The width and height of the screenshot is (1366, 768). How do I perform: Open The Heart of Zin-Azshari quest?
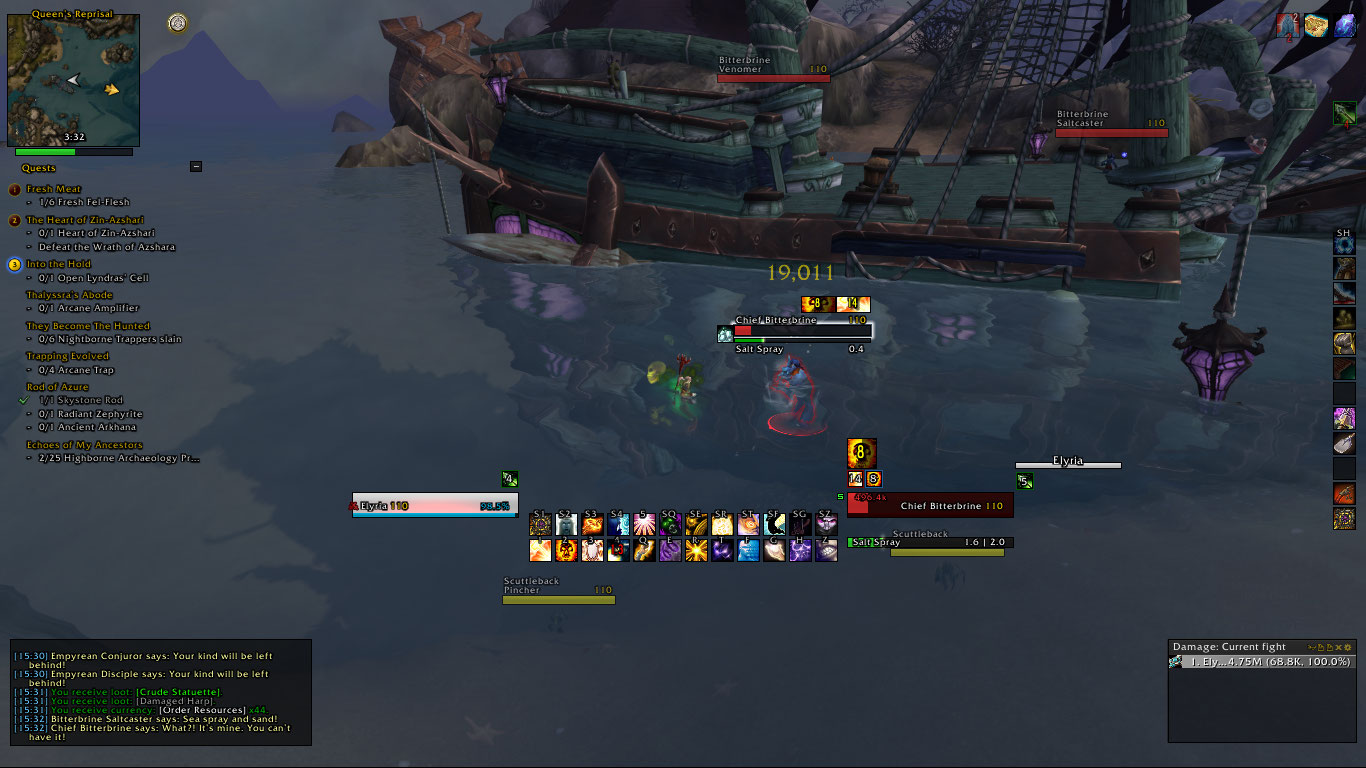pos(87,220)
